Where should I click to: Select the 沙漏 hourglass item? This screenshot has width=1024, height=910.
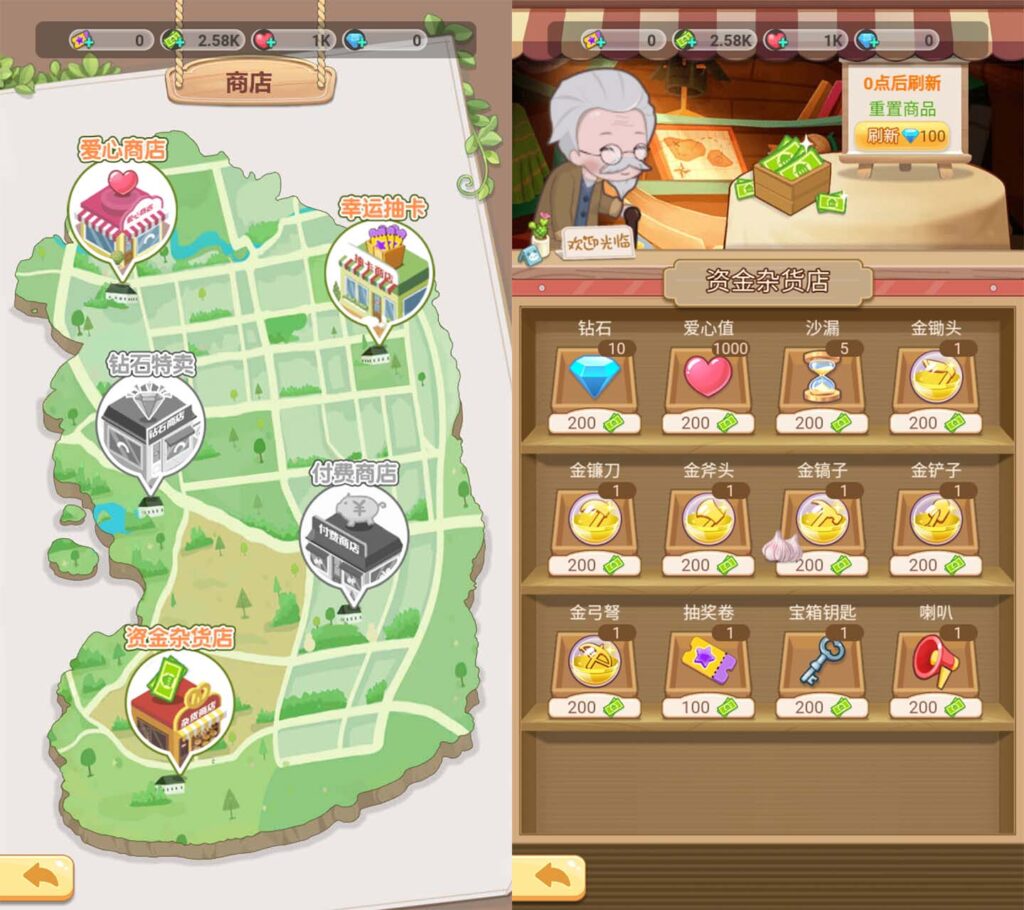[x=822, y=379]
